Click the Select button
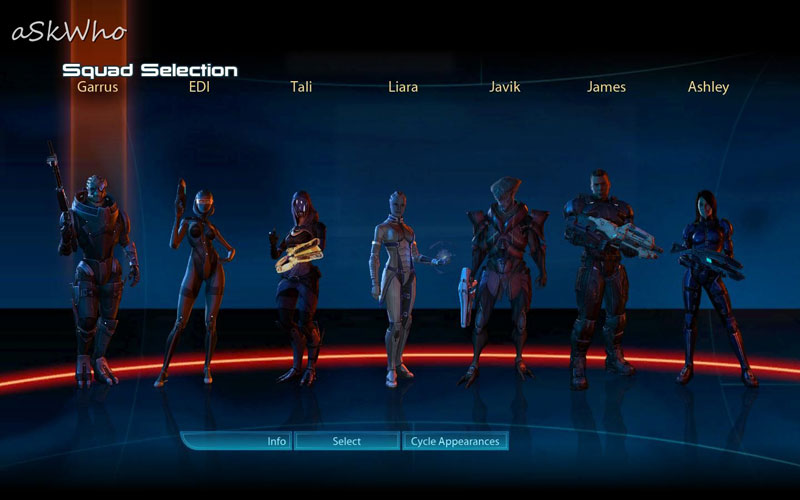The width and height of the screenshot is (800, 500). (x=347, y=441)
